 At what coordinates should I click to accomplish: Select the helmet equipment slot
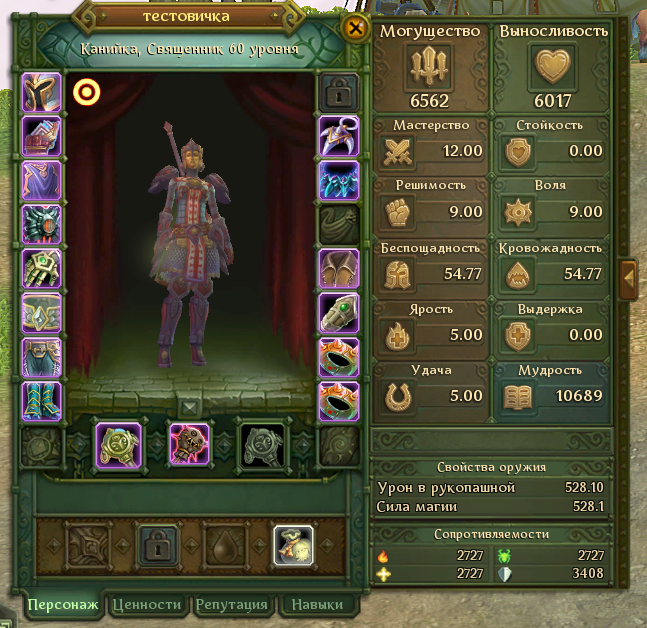pyautogui.click(x=42, y=93)
